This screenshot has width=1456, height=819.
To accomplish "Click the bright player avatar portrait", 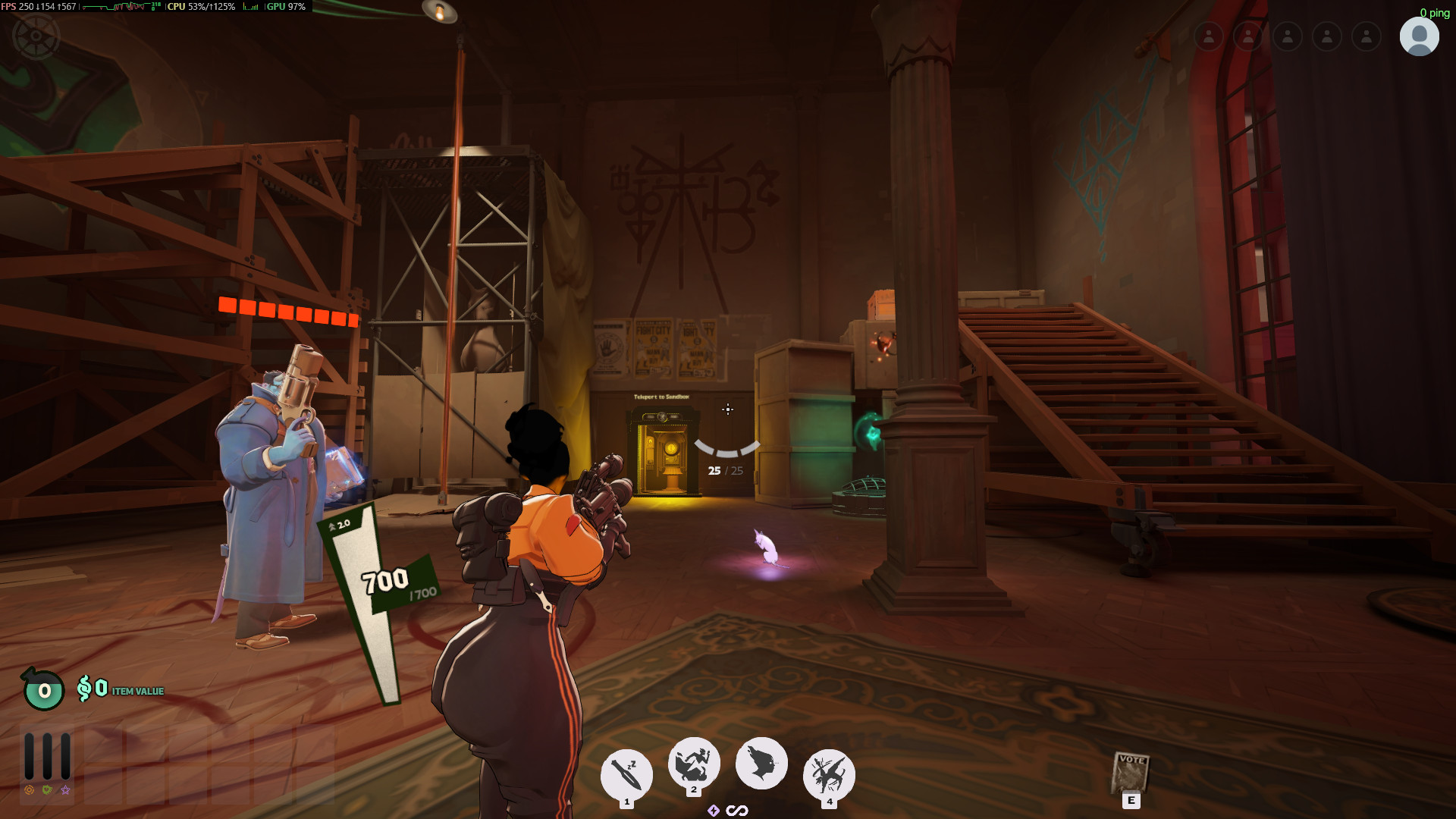I will tap(1419, 36).
